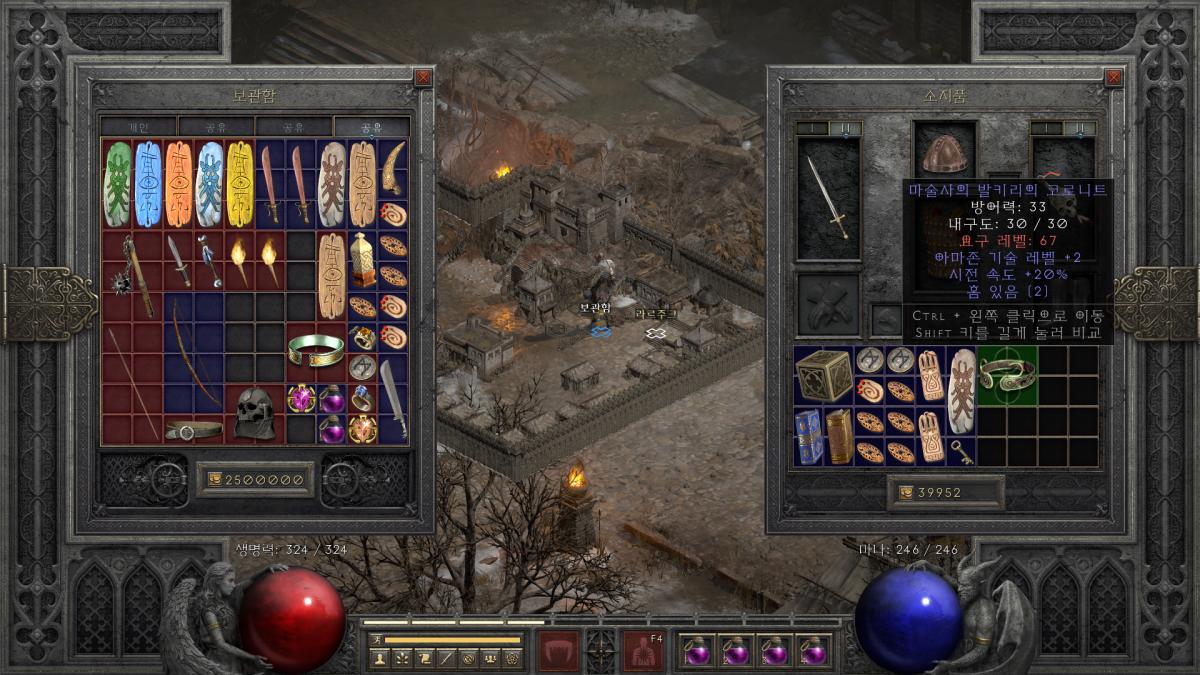Select the blue tome in inventory
Viewport: 1200px width, 675px height.
(808, 436)
